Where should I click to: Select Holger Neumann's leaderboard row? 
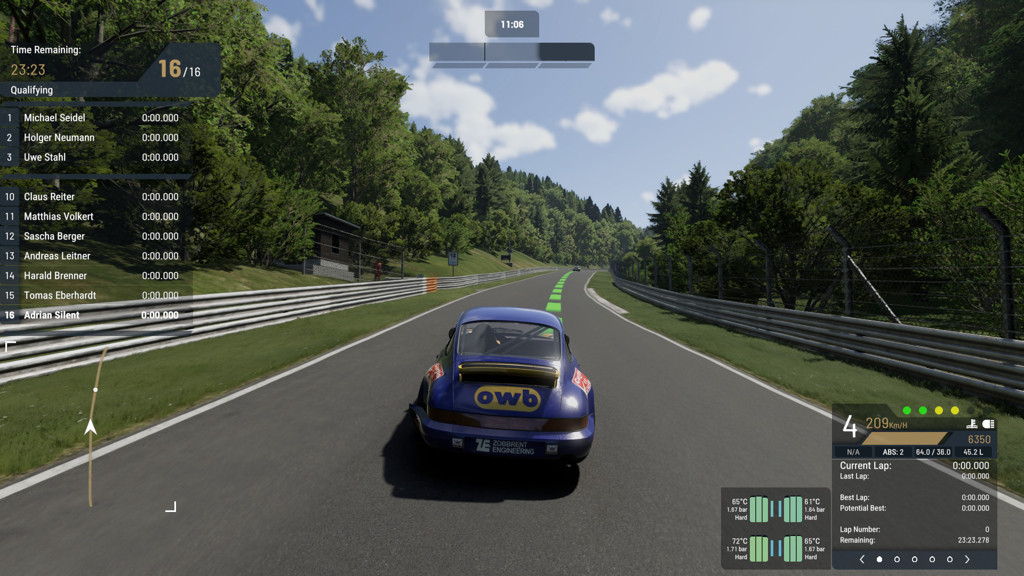pyautogui.click(x=96, y=138)
